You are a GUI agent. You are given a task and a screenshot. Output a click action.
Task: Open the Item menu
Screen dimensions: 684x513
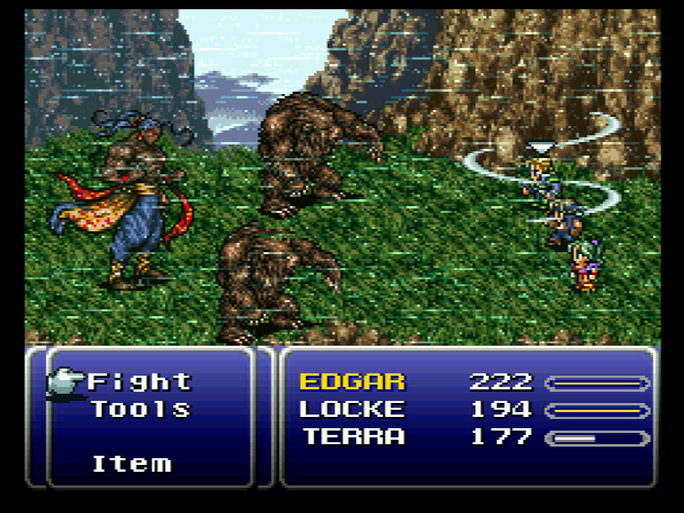click(131, 464)
